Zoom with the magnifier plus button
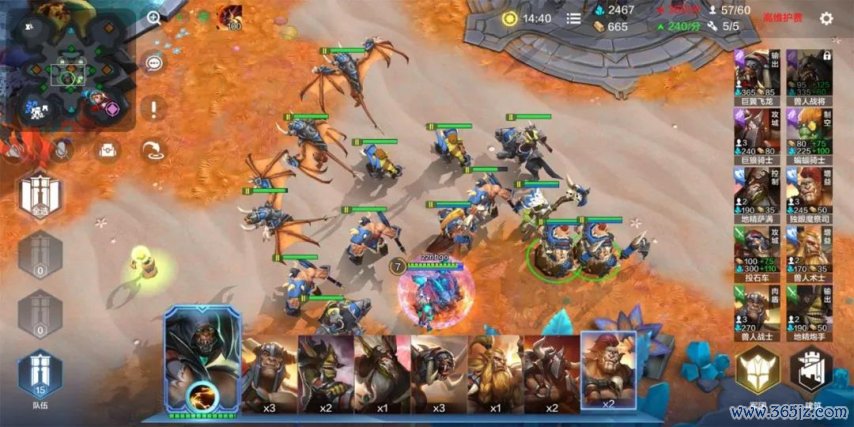The width and height of the screenshot is (854, 427). tap(154, 18)
